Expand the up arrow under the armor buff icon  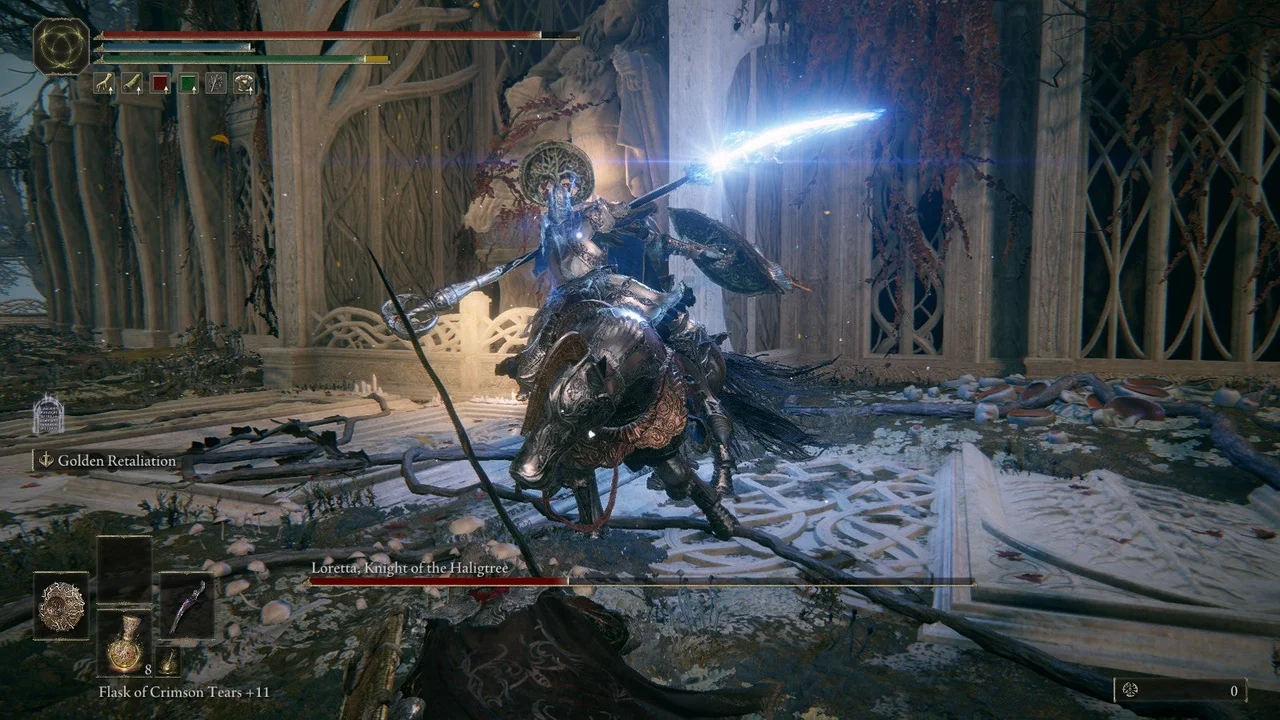pyautogui.click(x=251, y=91)
